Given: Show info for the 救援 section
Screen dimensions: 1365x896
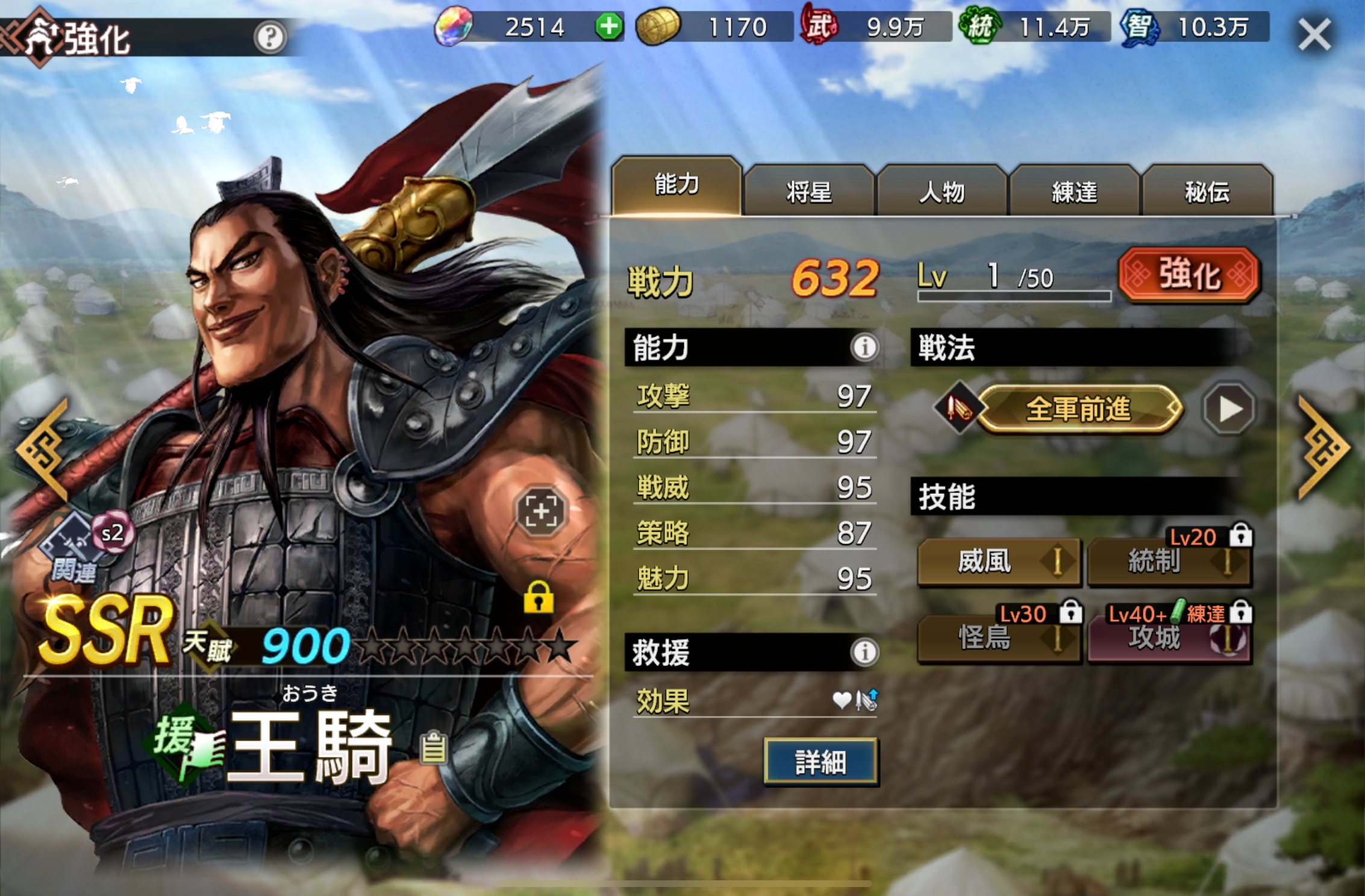Looking at the screenshot, I should (x=864, y=652).
